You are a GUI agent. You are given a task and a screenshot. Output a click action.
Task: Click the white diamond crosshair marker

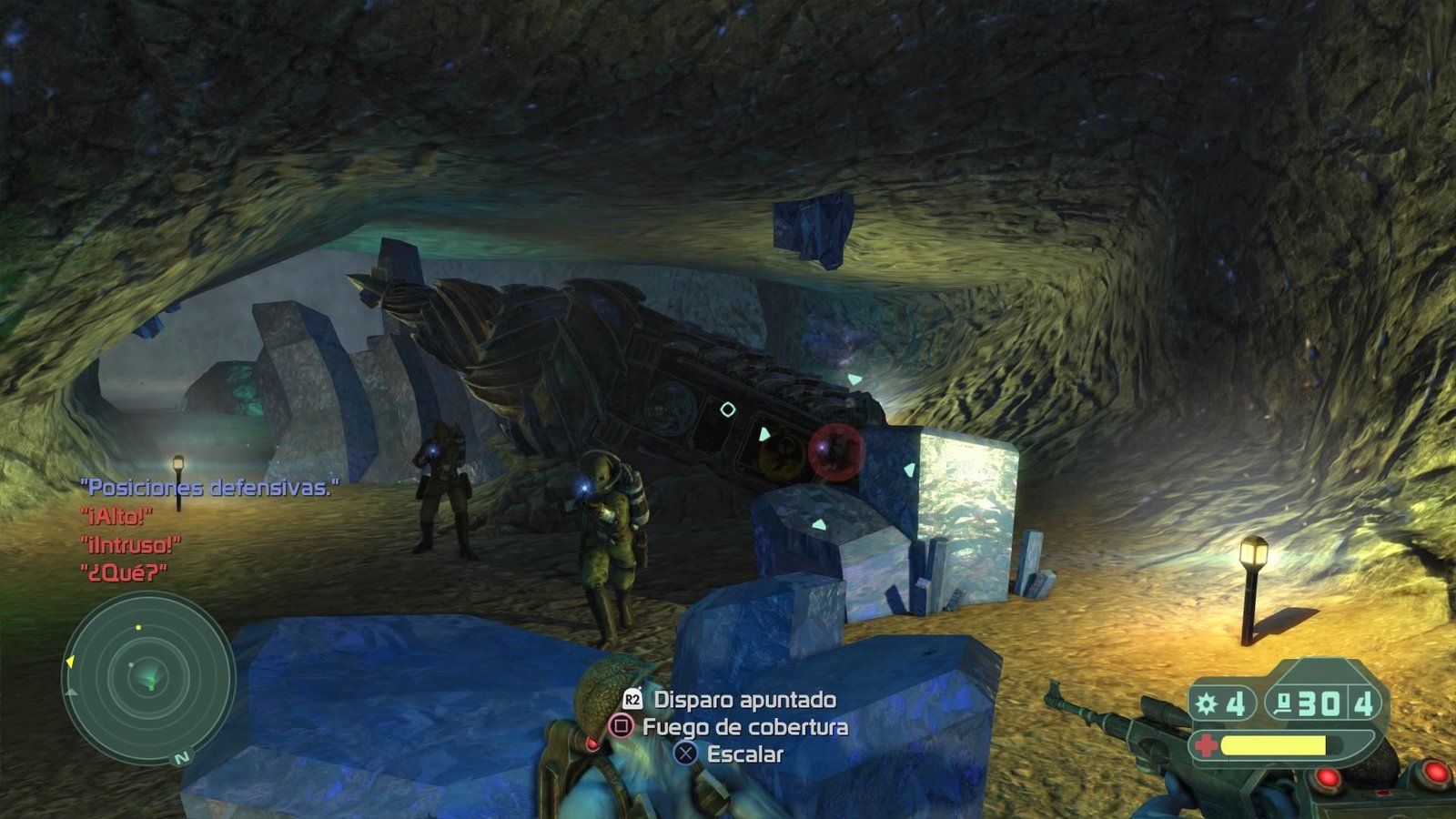point(727,409)
